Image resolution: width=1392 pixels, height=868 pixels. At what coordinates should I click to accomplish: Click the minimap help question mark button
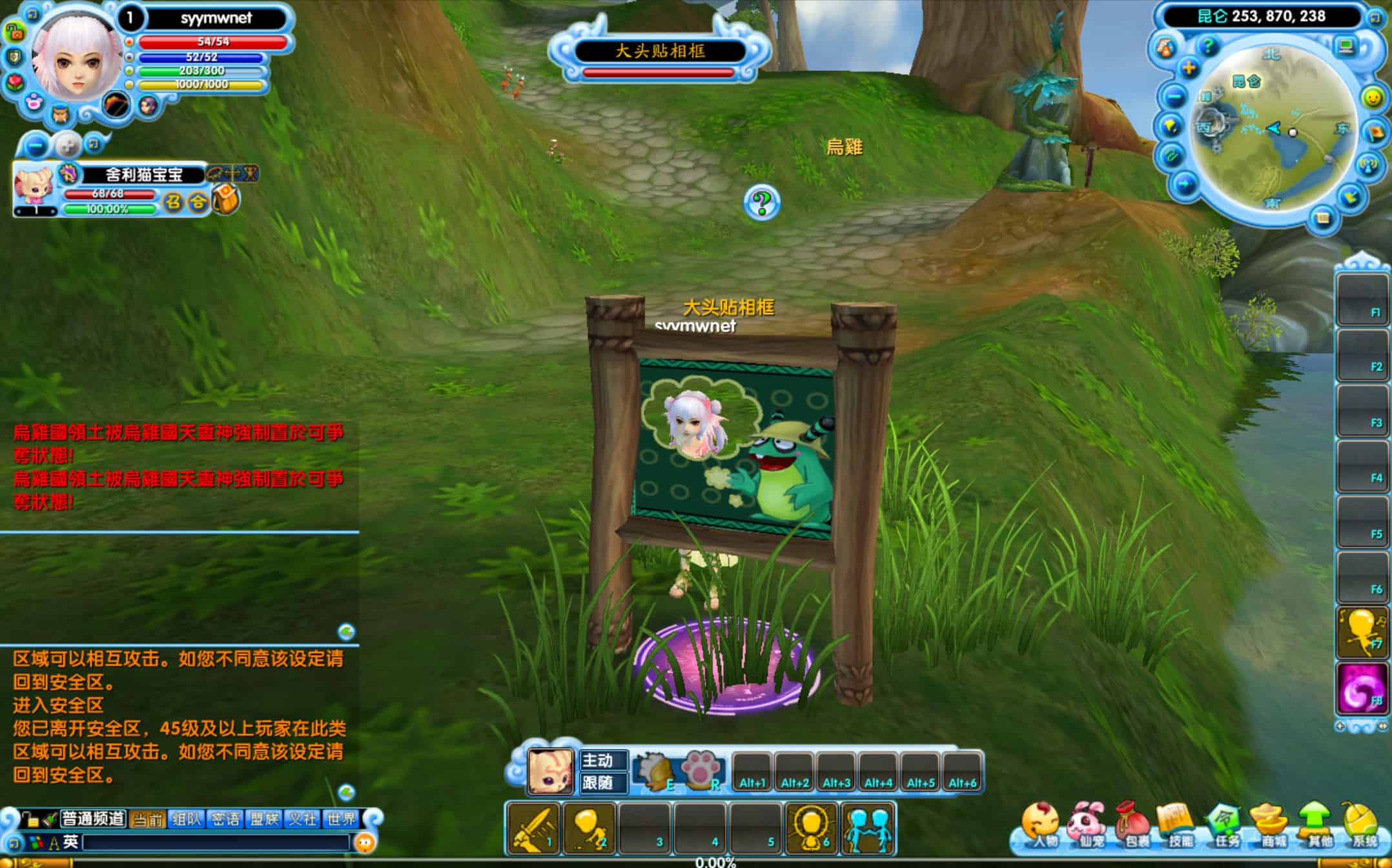(1207, 46)
